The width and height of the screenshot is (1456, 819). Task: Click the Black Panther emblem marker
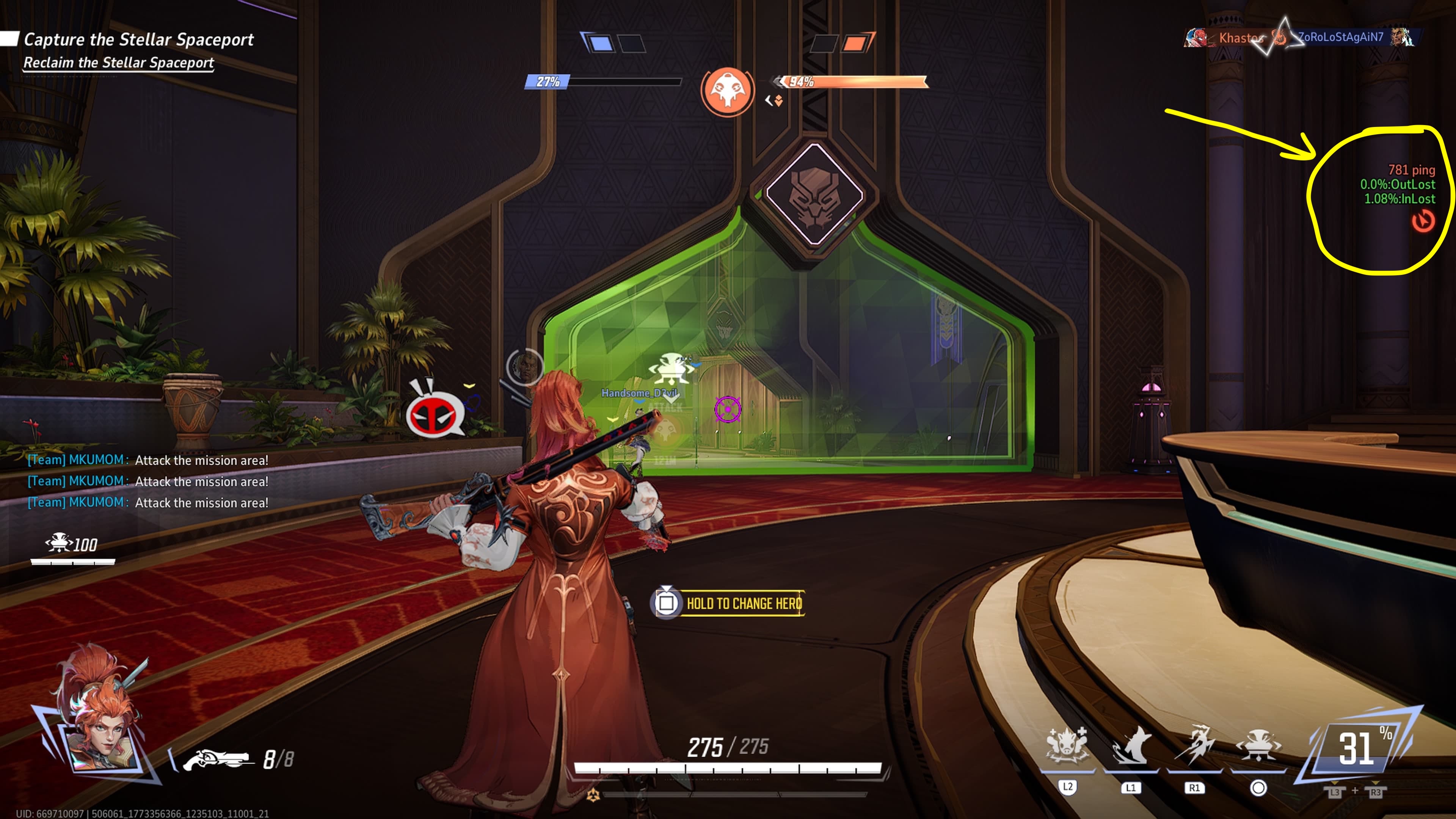814,194
